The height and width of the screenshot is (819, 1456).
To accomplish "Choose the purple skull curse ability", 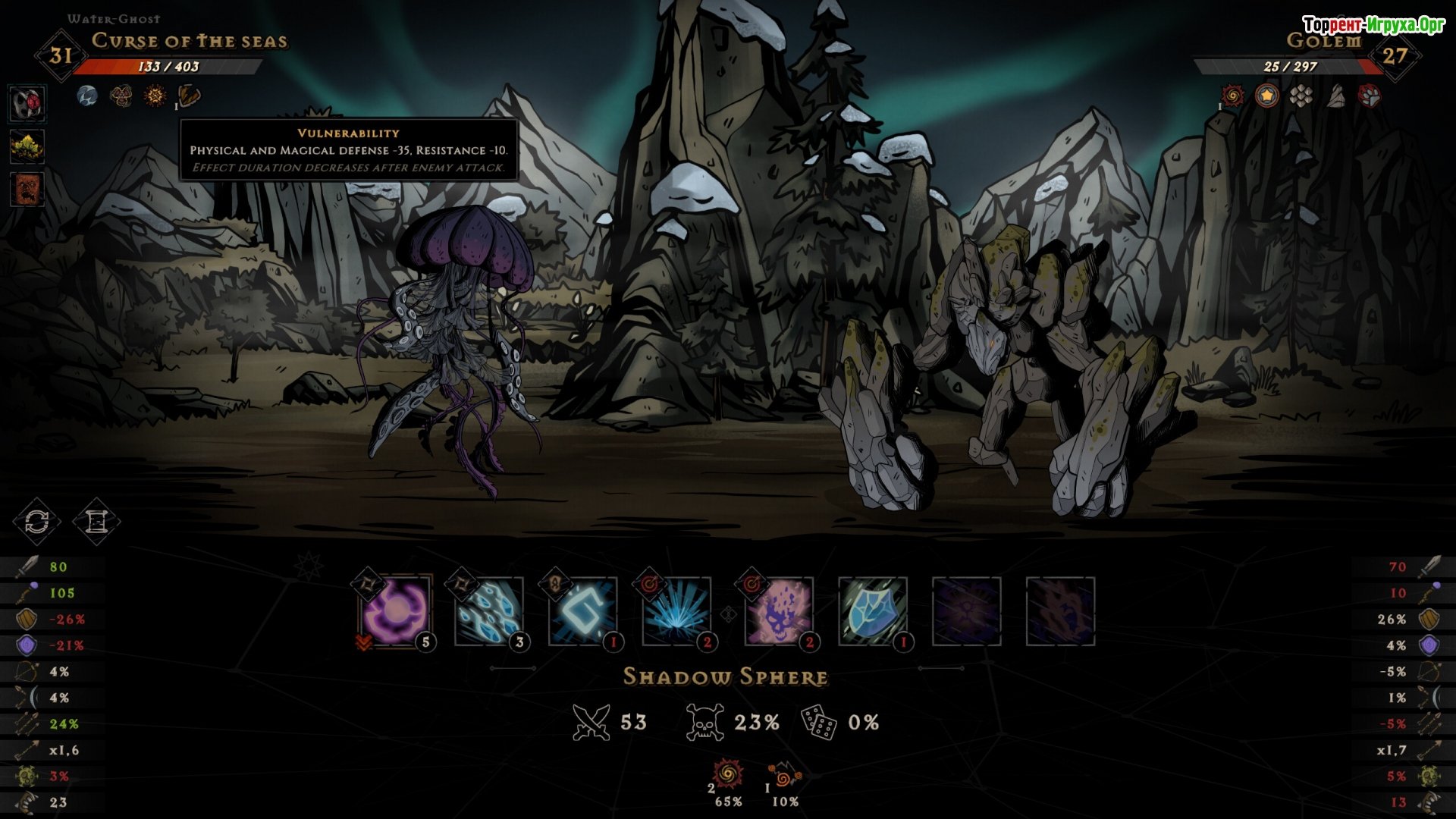I will click(x=779, y=610).
